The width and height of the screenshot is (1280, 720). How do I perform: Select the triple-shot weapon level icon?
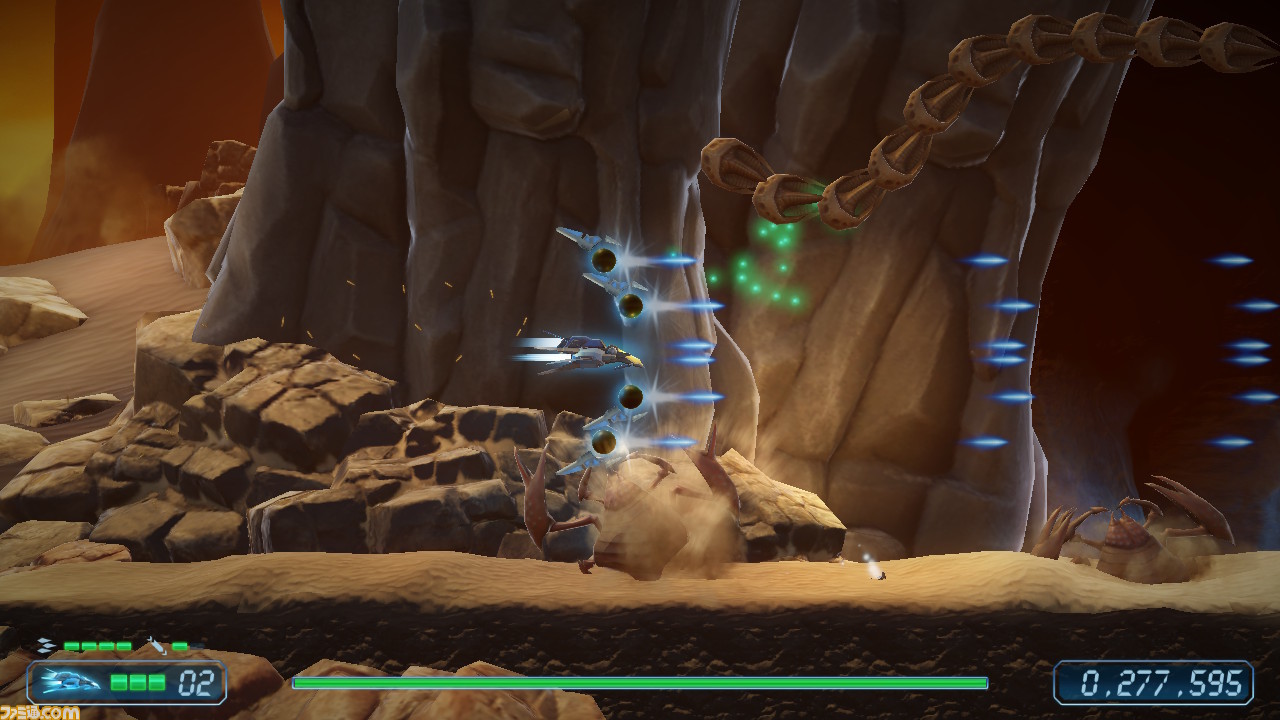coord(46,645)
